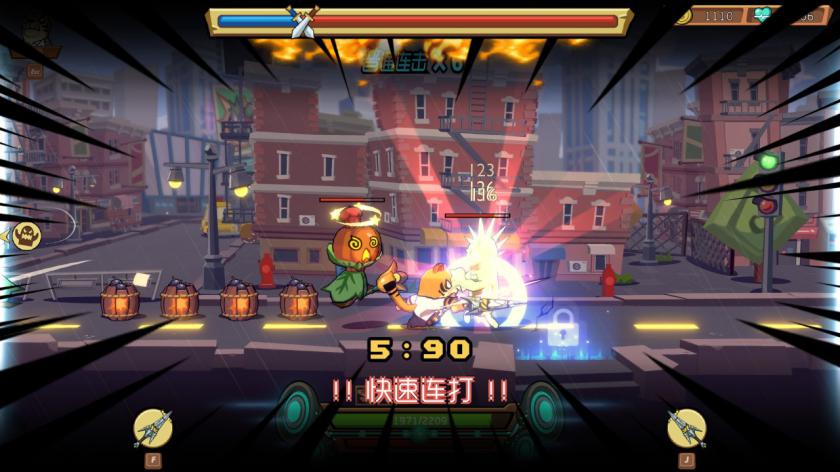This screenshot has height=472, width=840.
Task: Open the character portrait in the top-left corner
Action: click(x=37, y=40)
